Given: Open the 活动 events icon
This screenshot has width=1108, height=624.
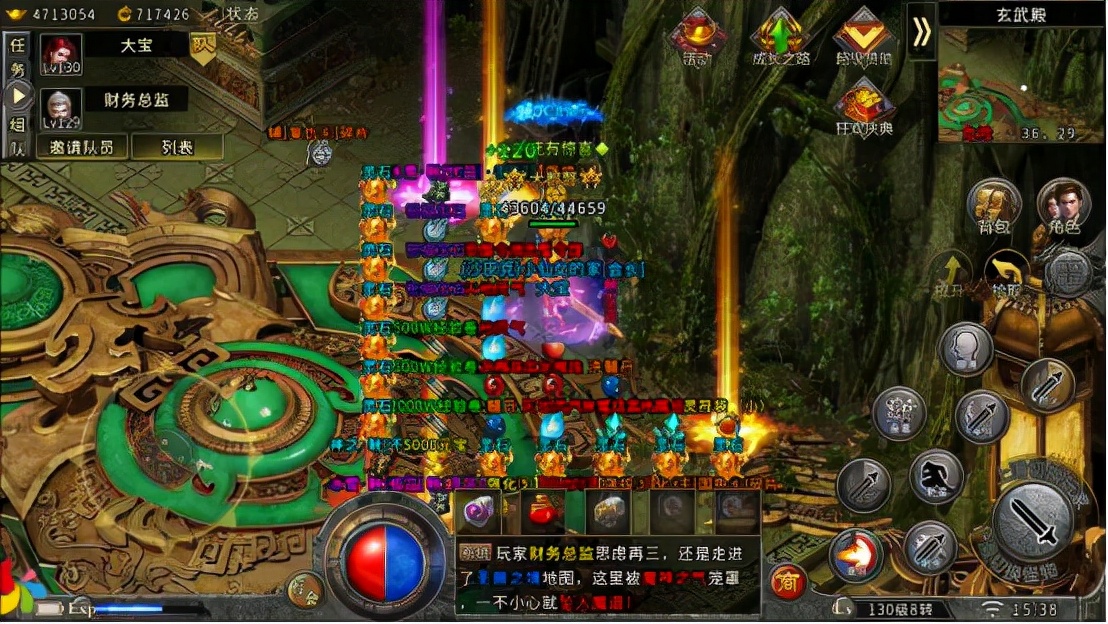Looking at the screenshot, I should tap(698, 37).
